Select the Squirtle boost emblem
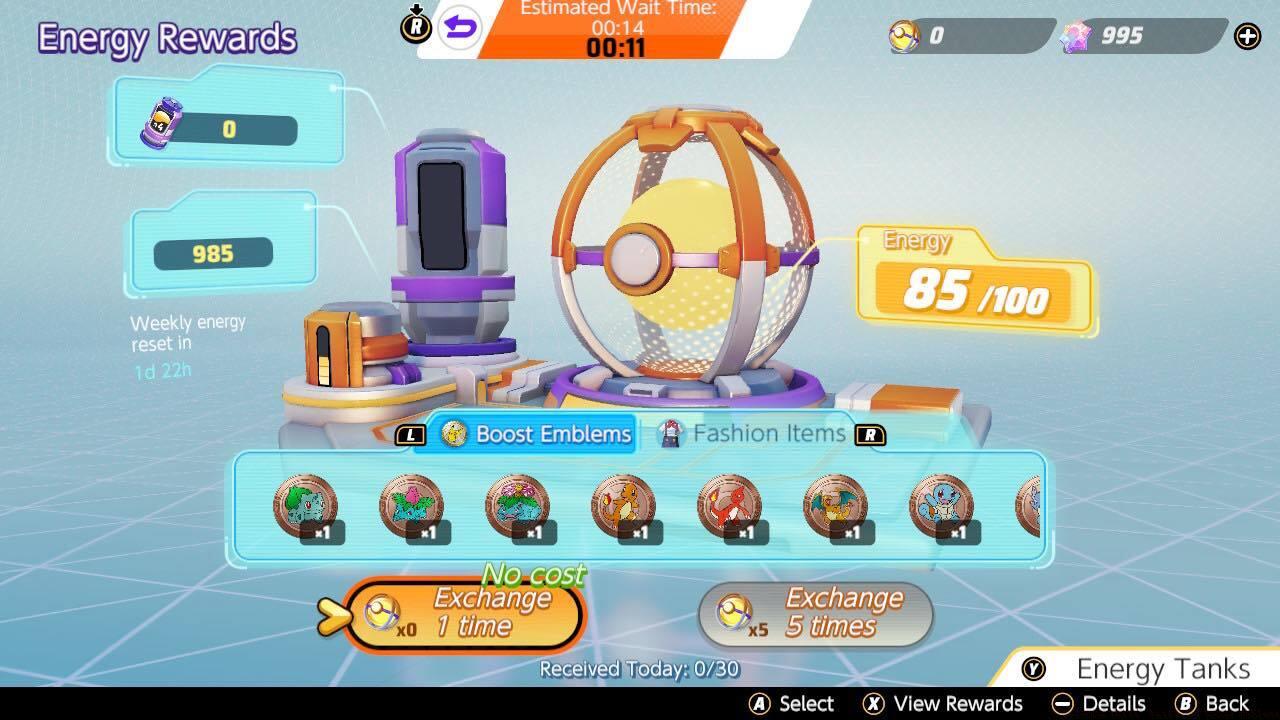This screenshot has width=1280, height=720. pyautogui.click(x=941, y=505)
